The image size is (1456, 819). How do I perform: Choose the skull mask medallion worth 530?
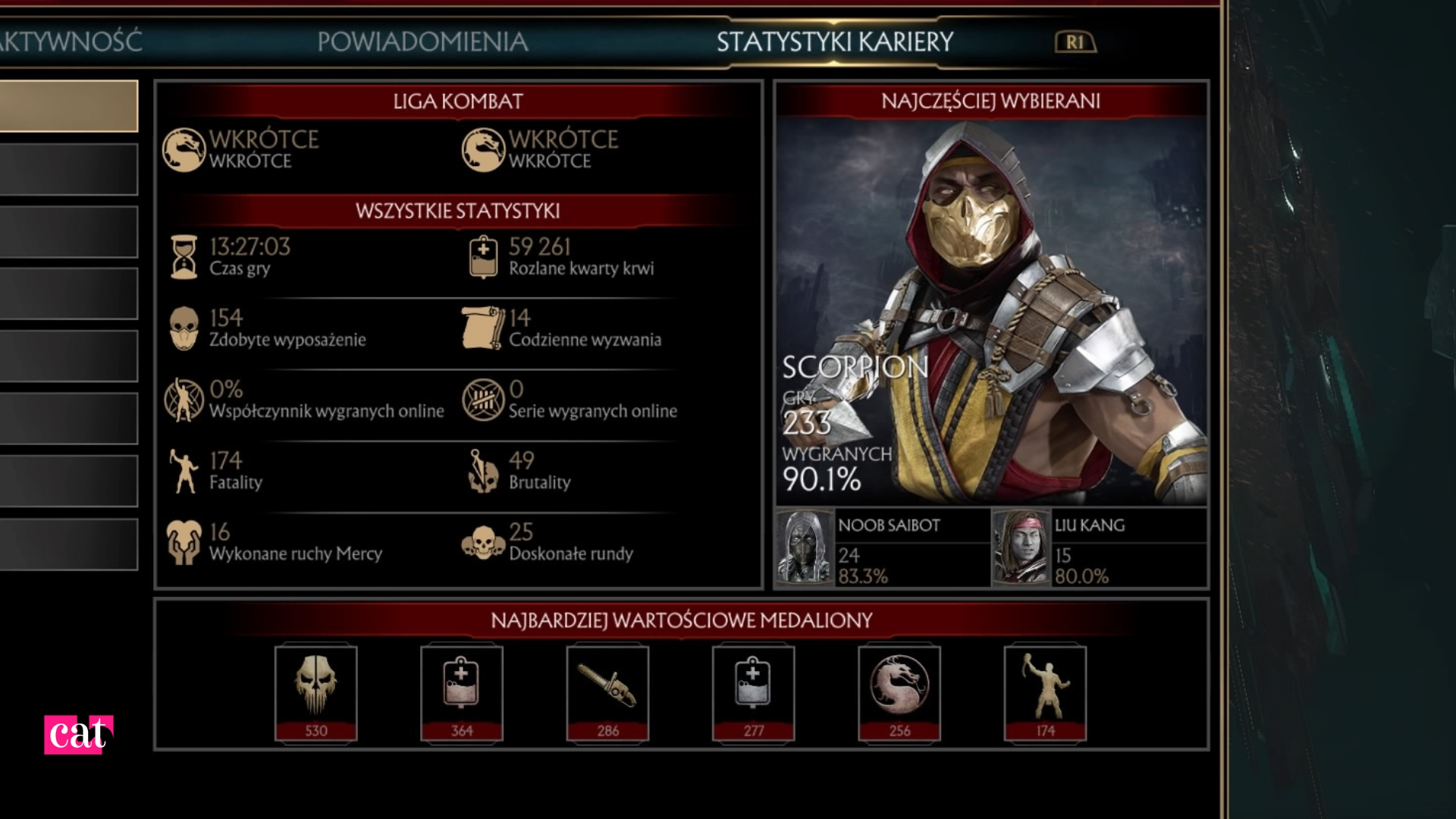click(x=316, y=693)
